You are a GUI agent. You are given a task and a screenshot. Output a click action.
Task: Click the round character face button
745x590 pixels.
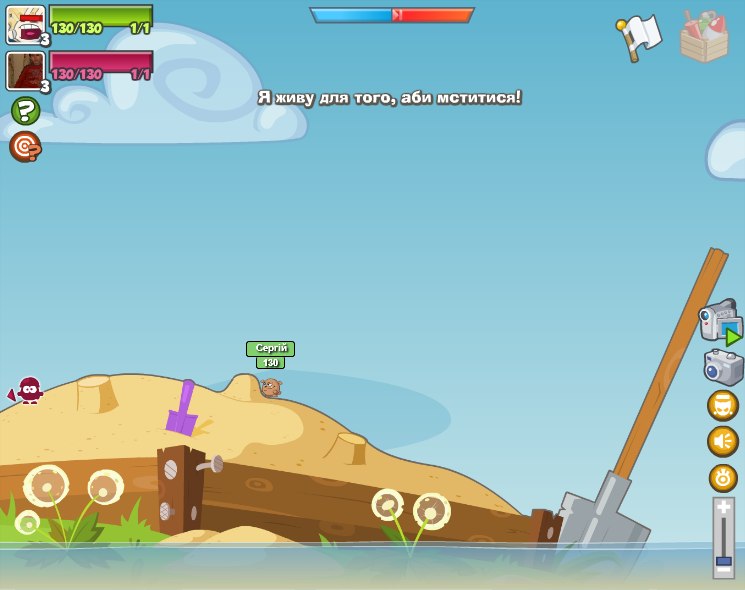[723, 405]
